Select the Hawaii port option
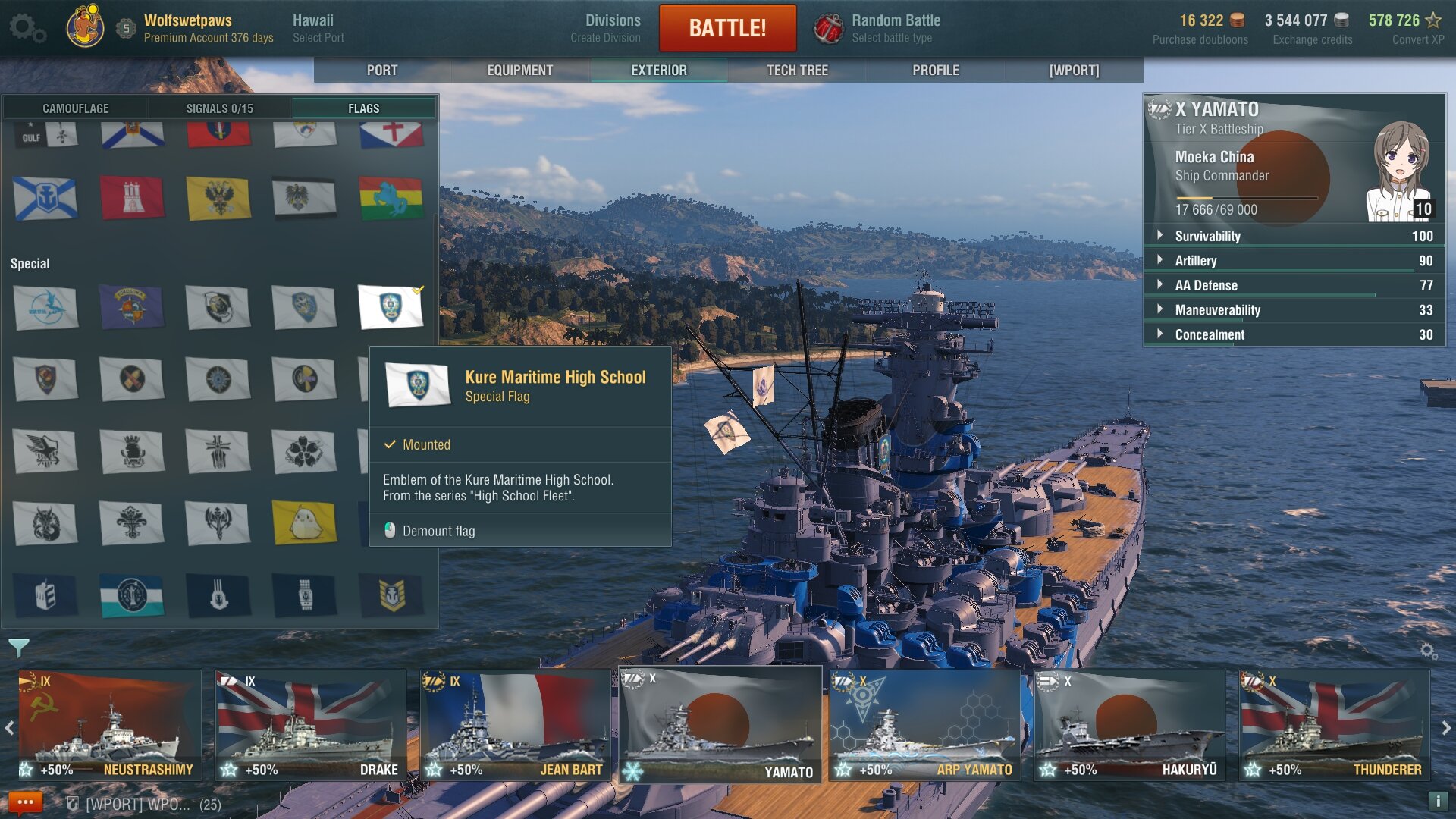Screen dimensions: 1456x819 coord(318,28)
